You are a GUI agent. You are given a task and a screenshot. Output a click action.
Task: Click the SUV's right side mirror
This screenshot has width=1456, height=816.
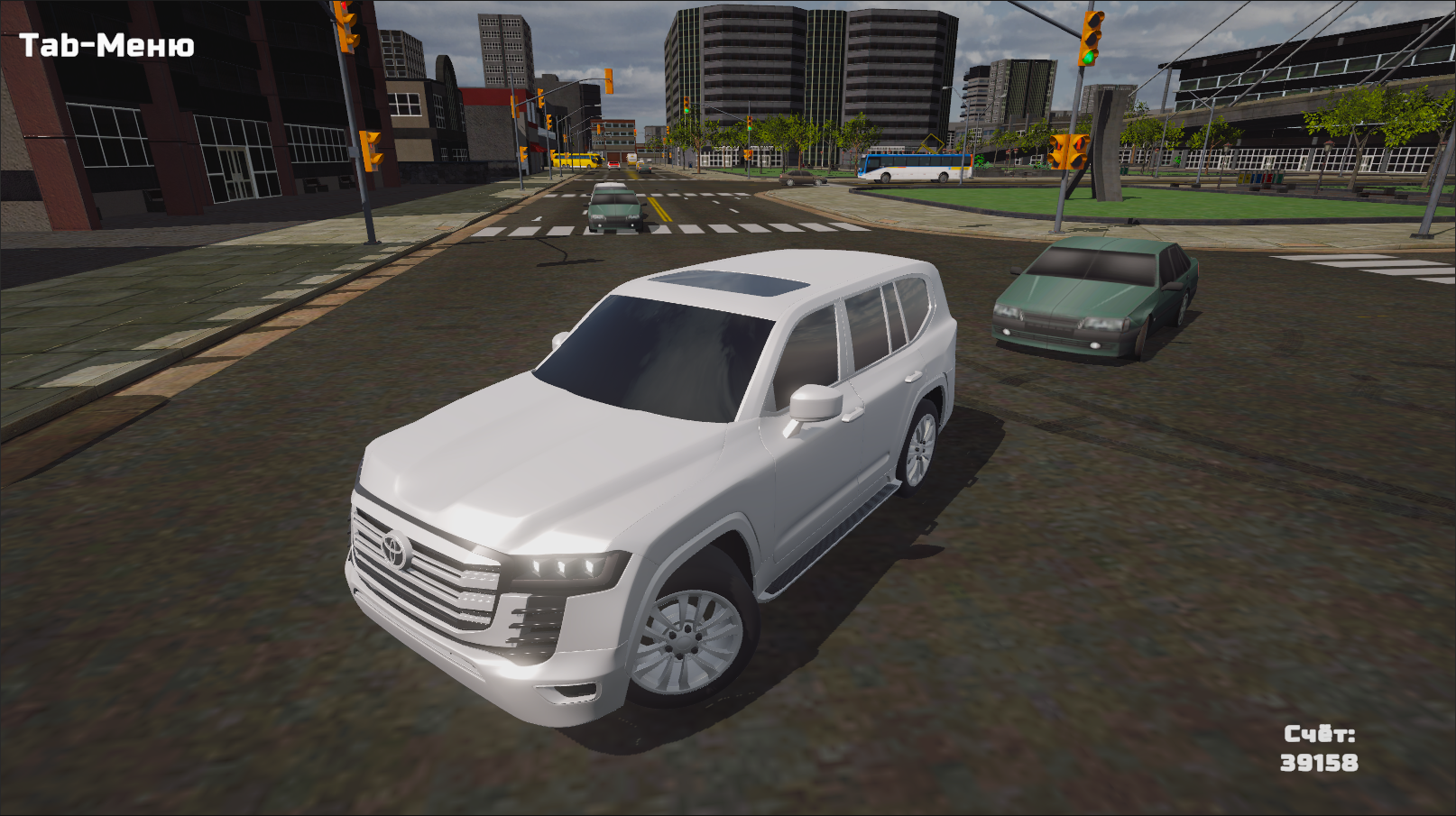click(813, 402)
